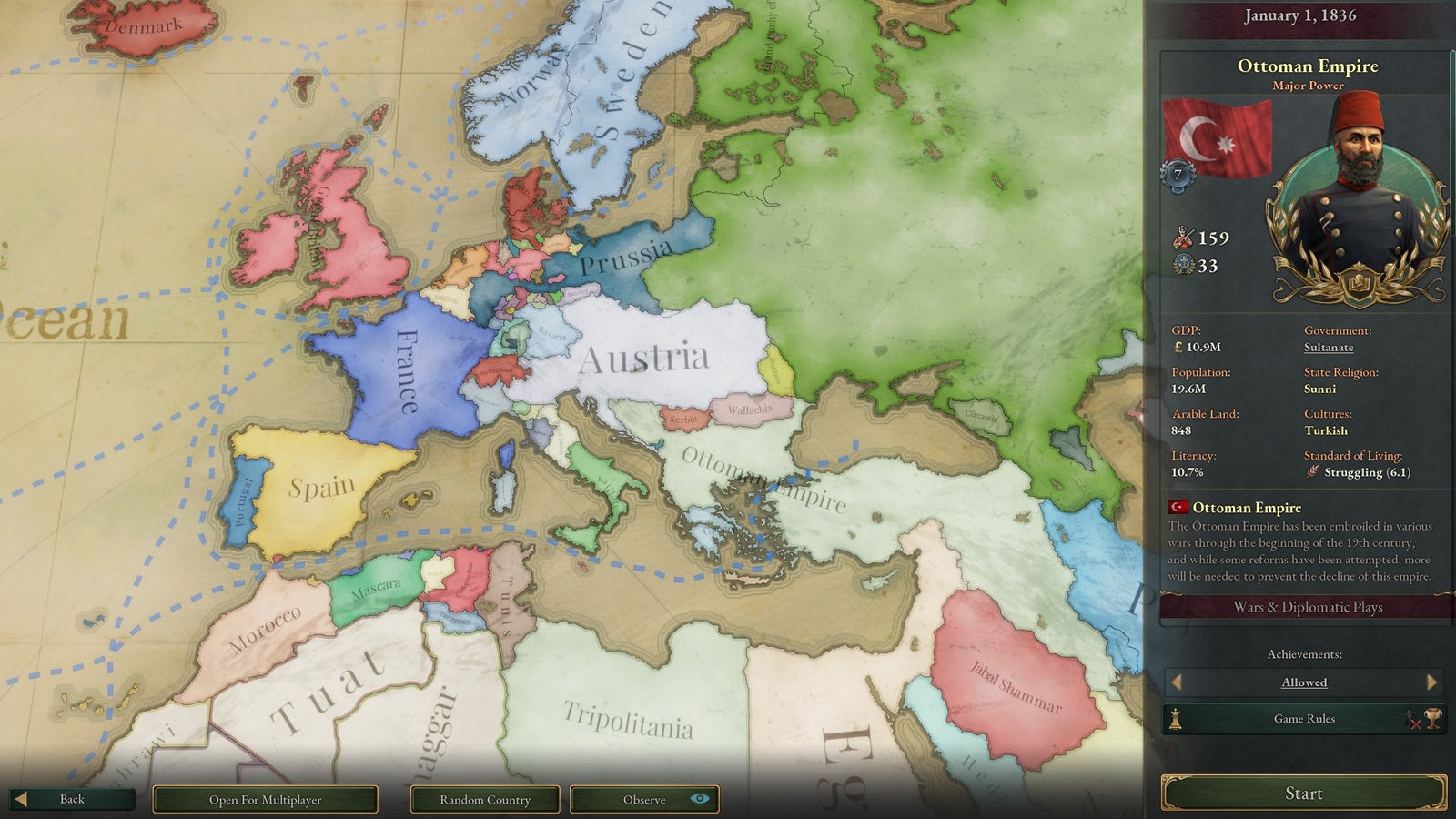The height and width of the screenshot is (819, 1456).
Task: Click the left arrow on the Achievements selector
Action: pos(1177,682)
